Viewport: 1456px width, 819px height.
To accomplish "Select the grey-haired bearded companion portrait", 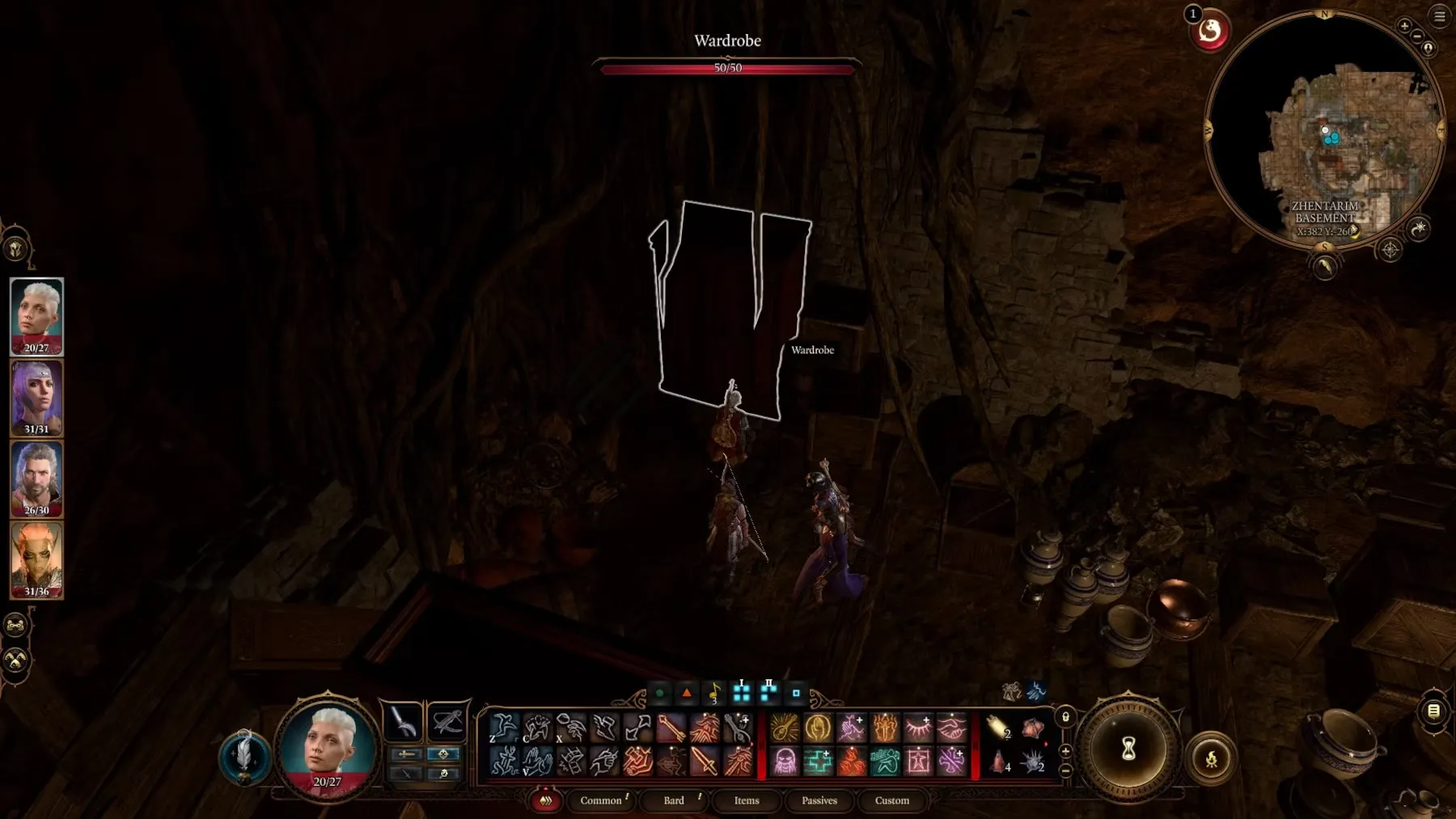I will [x=36, y=478].
